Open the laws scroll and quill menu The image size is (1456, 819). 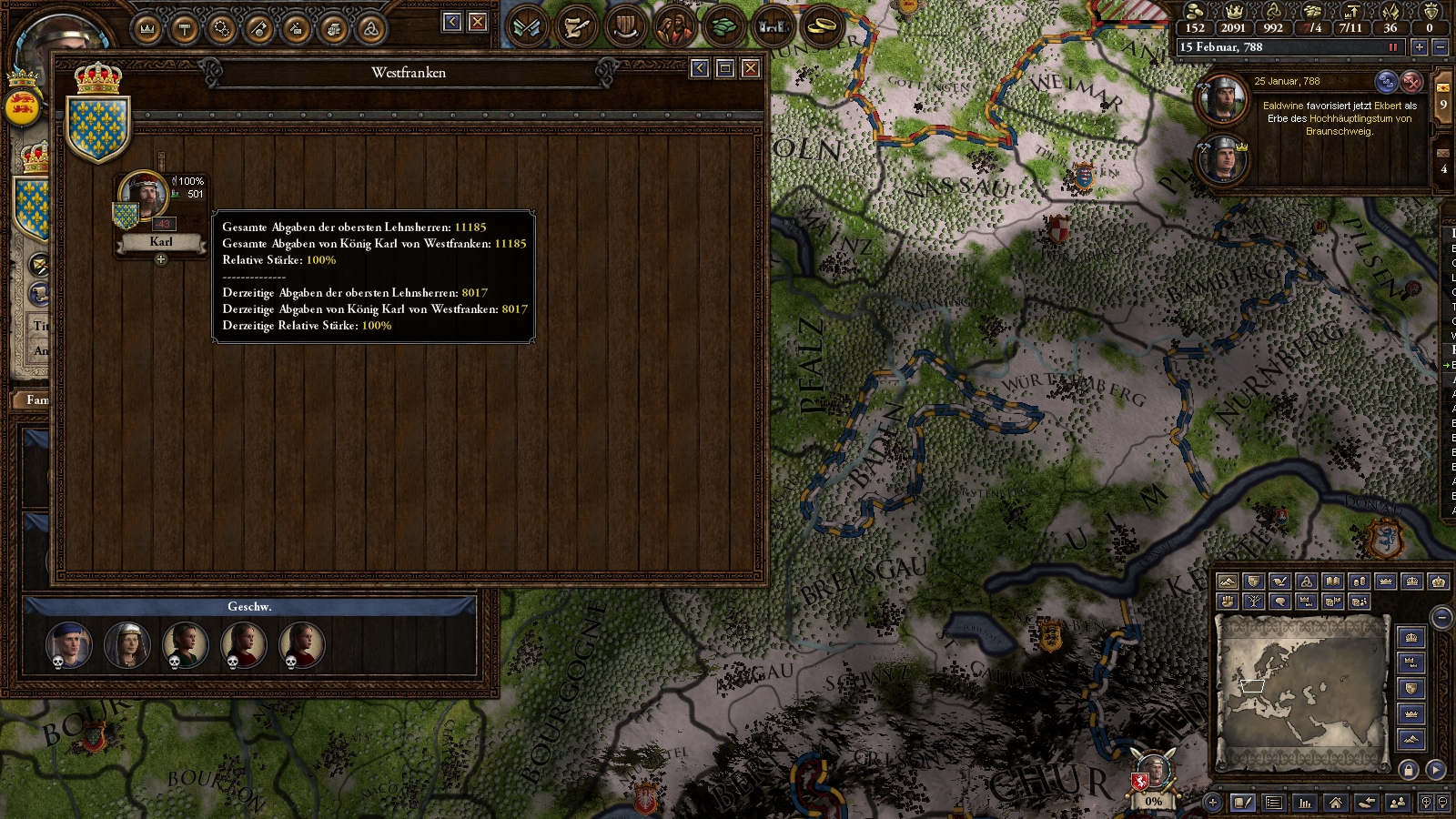coord(576,27)
